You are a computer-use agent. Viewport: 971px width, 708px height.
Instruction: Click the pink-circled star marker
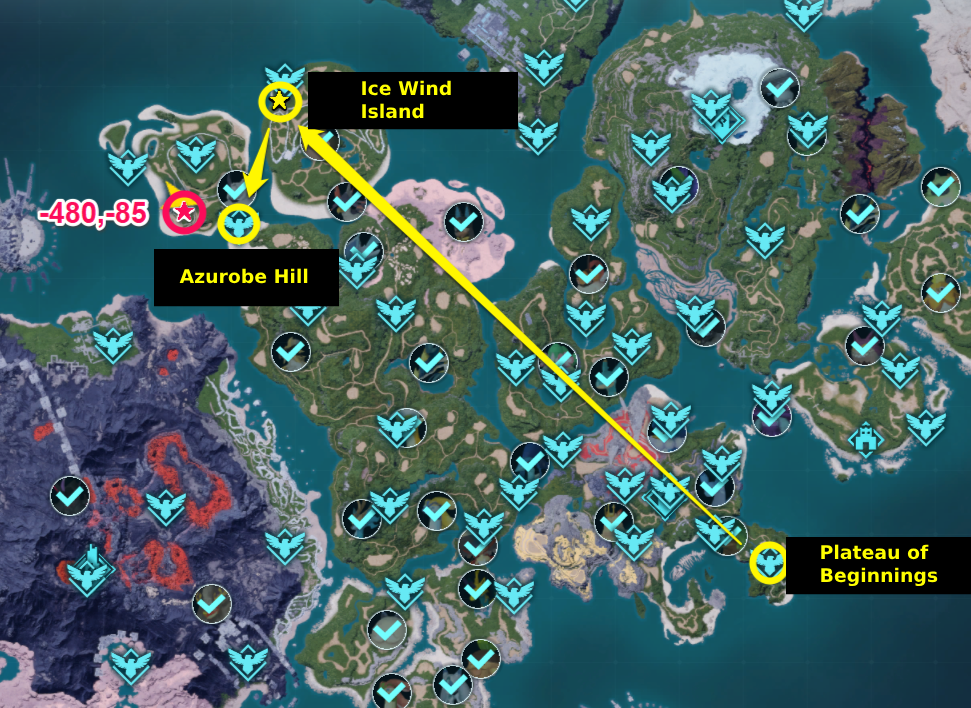pos(184,212)
